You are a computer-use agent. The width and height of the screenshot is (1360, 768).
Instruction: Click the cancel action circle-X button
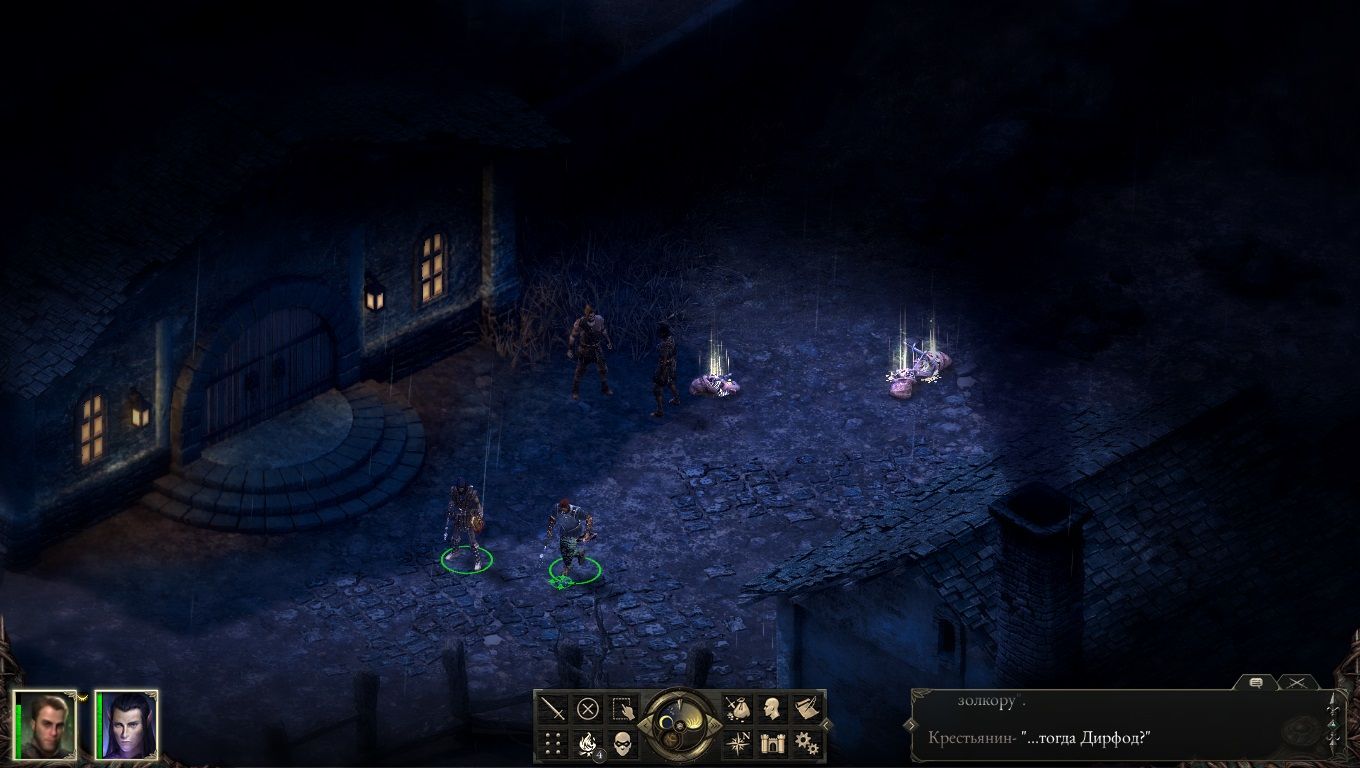(588, 709)
